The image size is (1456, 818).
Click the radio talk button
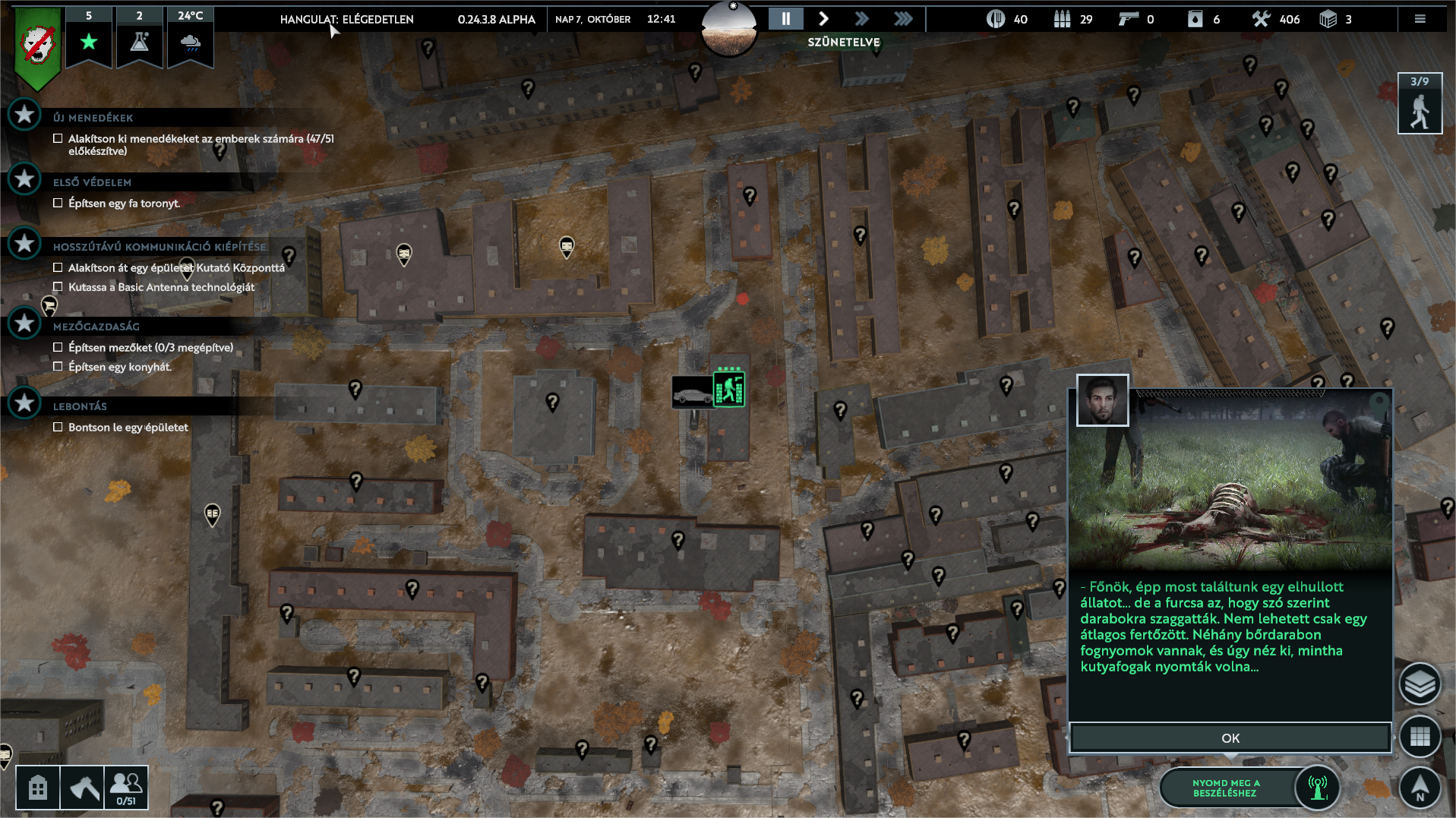click(1317, 788)
